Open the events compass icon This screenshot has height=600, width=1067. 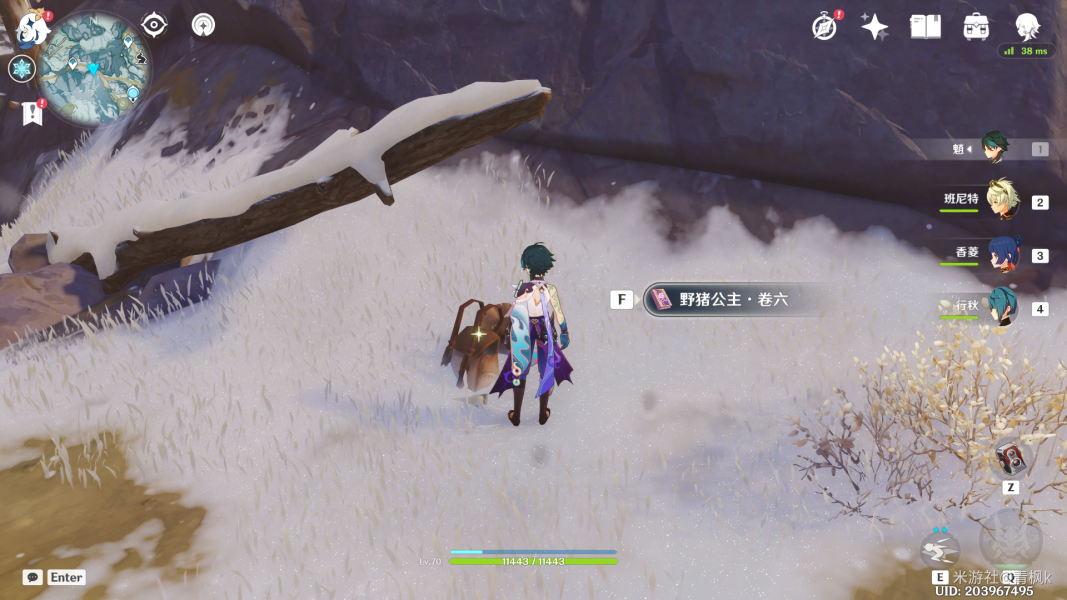click(824, 27)
